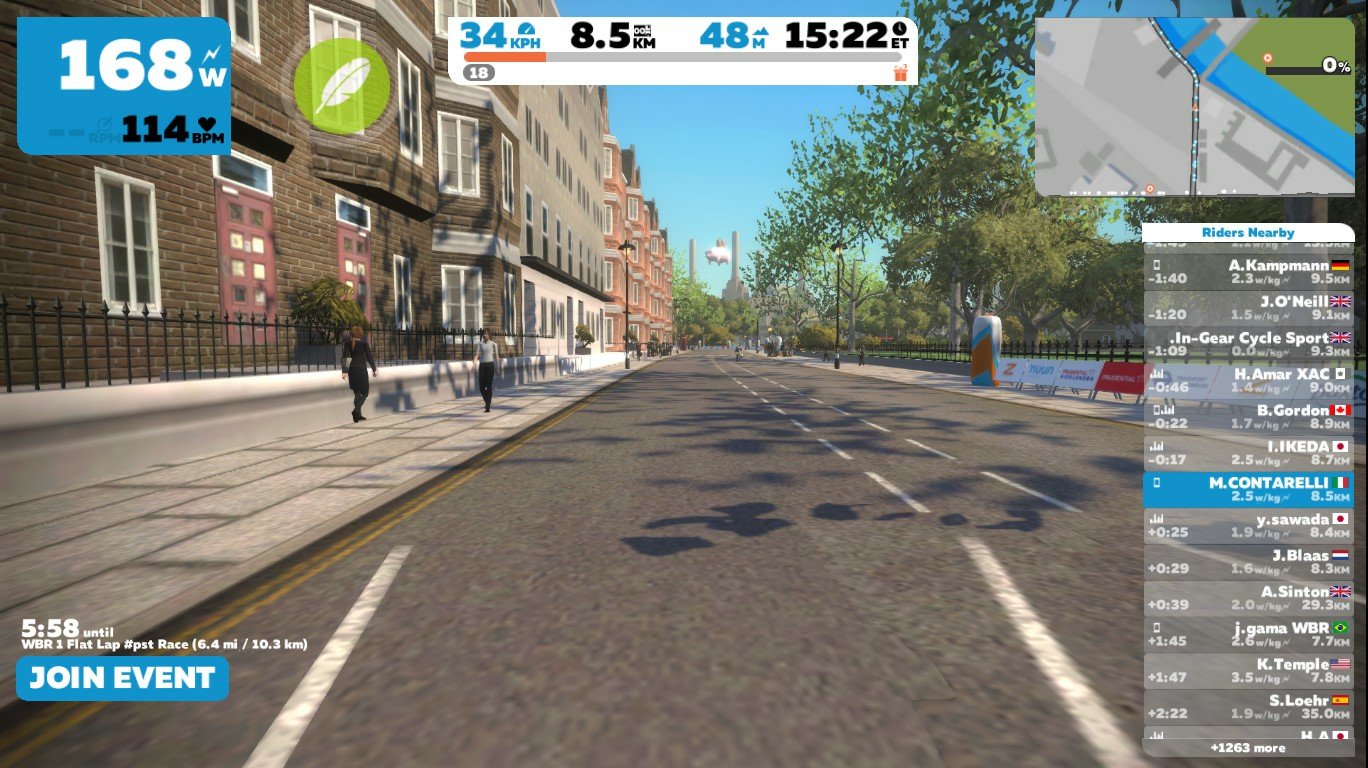Select rider J.O'Neill from the list
Screen dimensions: 1368x768
point(1248,308)
